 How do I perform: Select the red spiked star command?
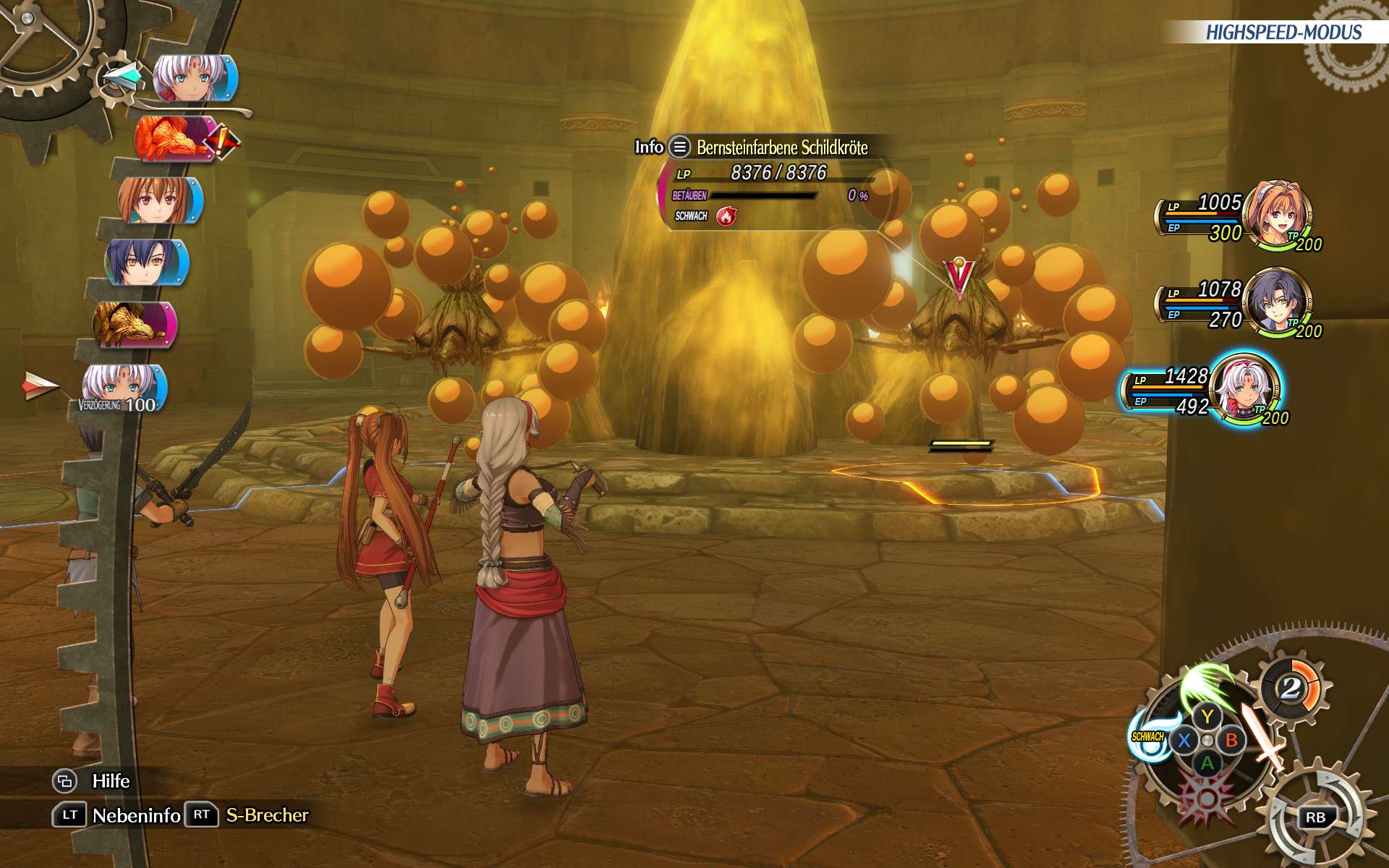1206,797
